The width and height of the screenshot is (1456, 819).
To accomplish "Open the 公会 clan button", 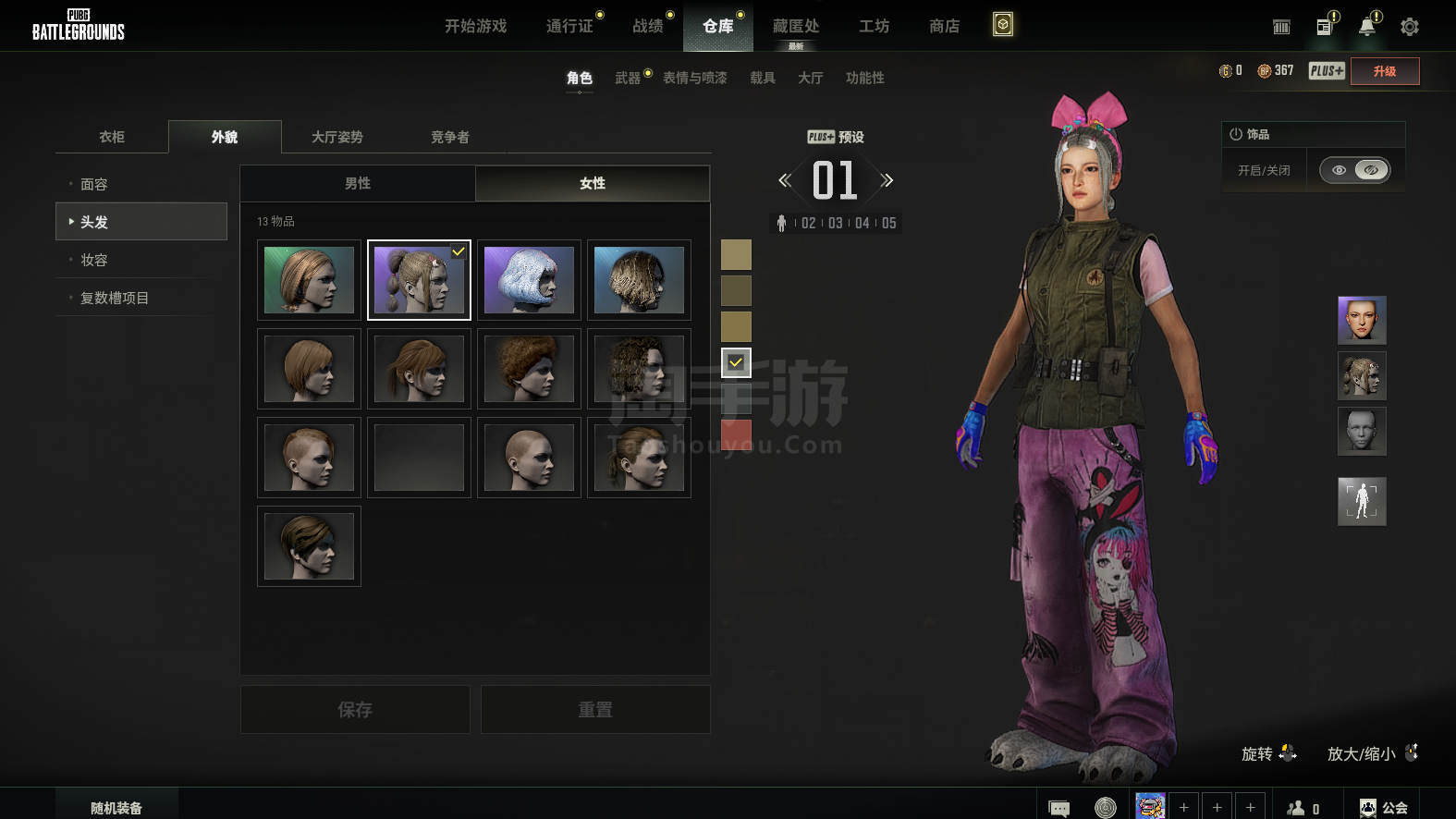I will click(x=1384, y=808).
